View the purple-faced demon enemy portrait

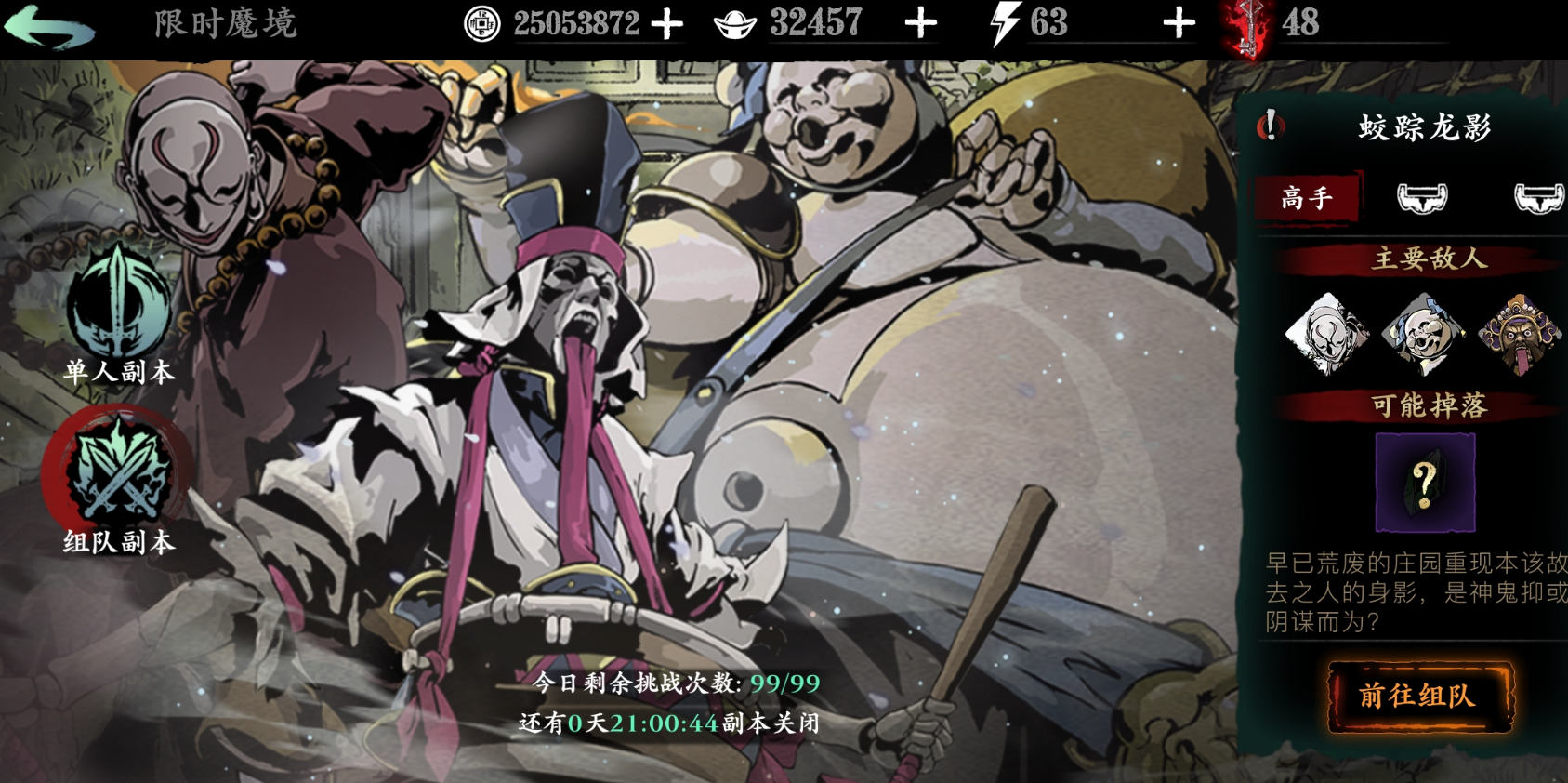1520,334
